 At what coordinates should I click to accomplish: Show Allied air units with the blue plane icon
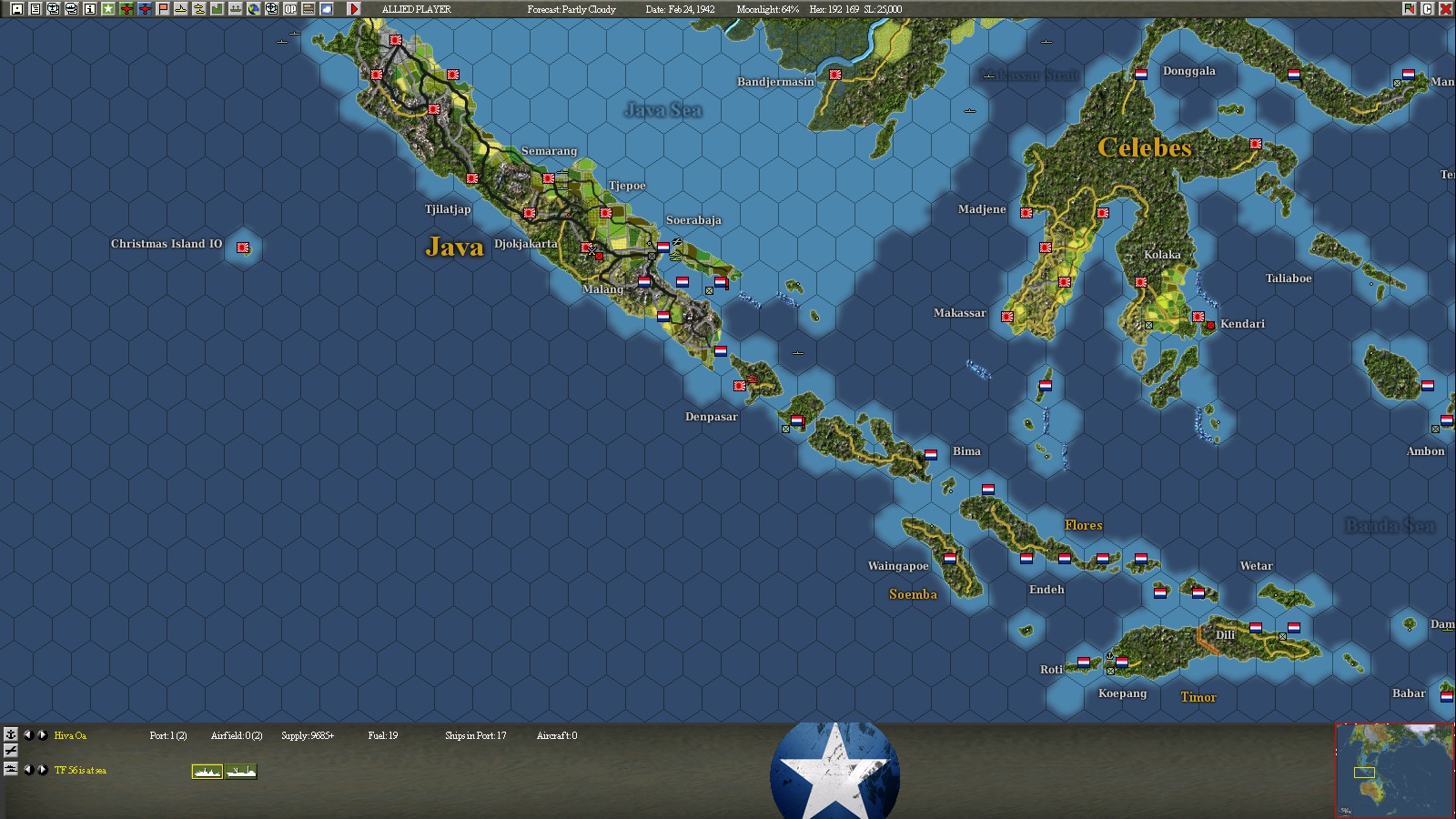pos(145,9)
